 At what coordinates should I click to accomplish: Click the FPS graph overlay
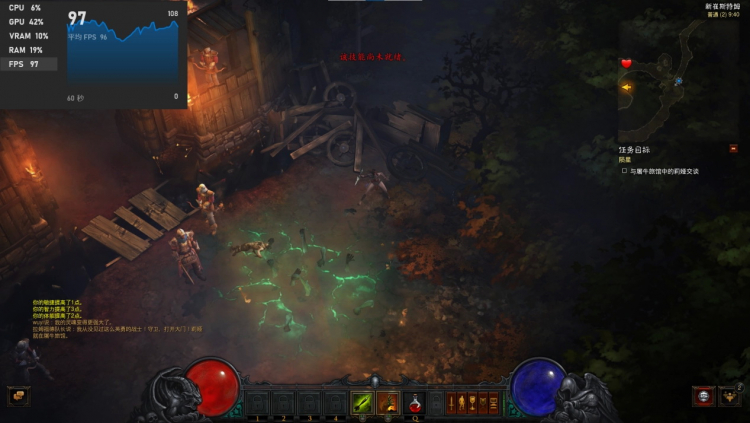pos(122,55)
